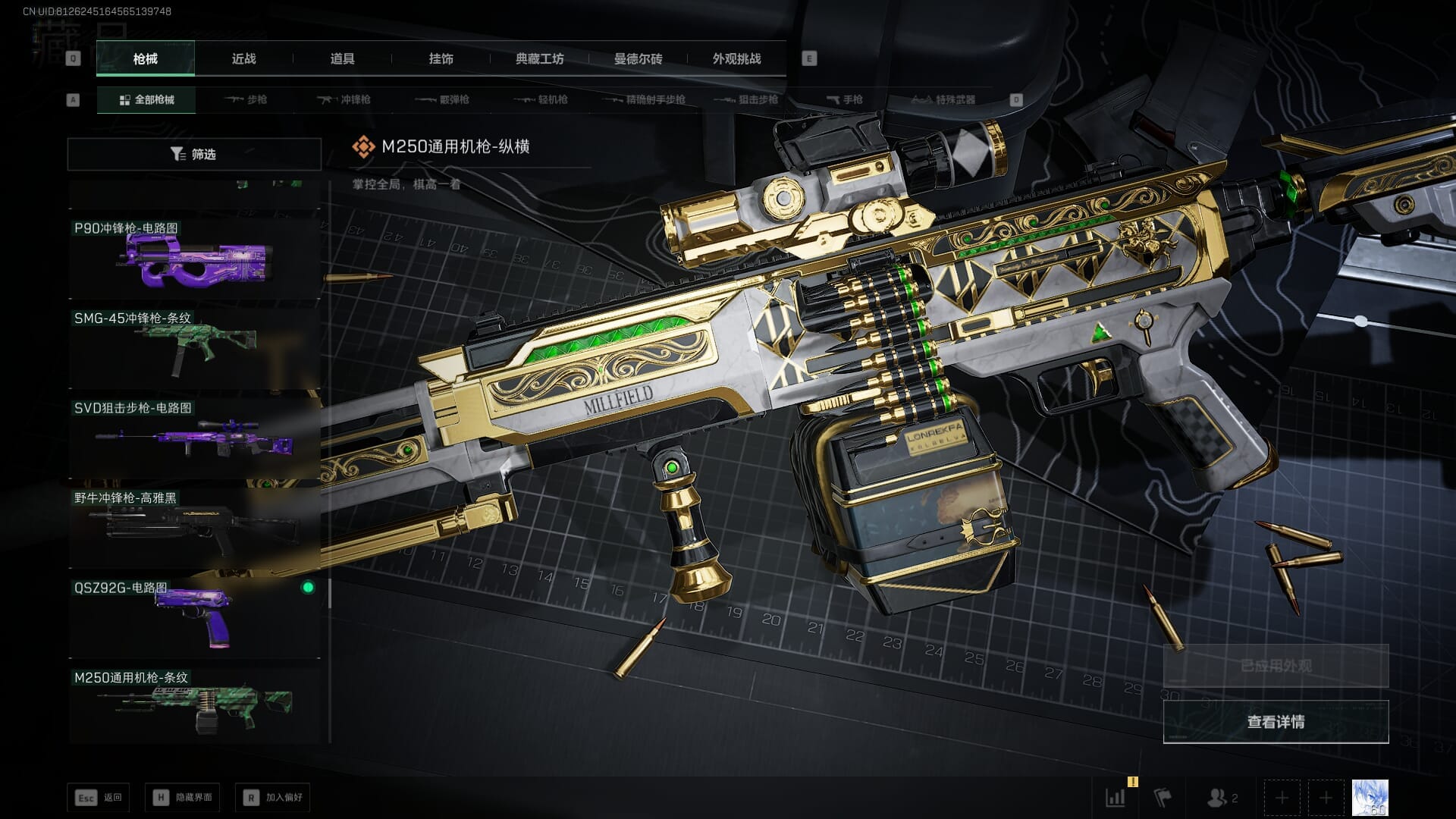The width and height of the screenshot is (1456, 819).
Task: Select the P90冲锋枪-电路图 skin
Action: [194, 259]
